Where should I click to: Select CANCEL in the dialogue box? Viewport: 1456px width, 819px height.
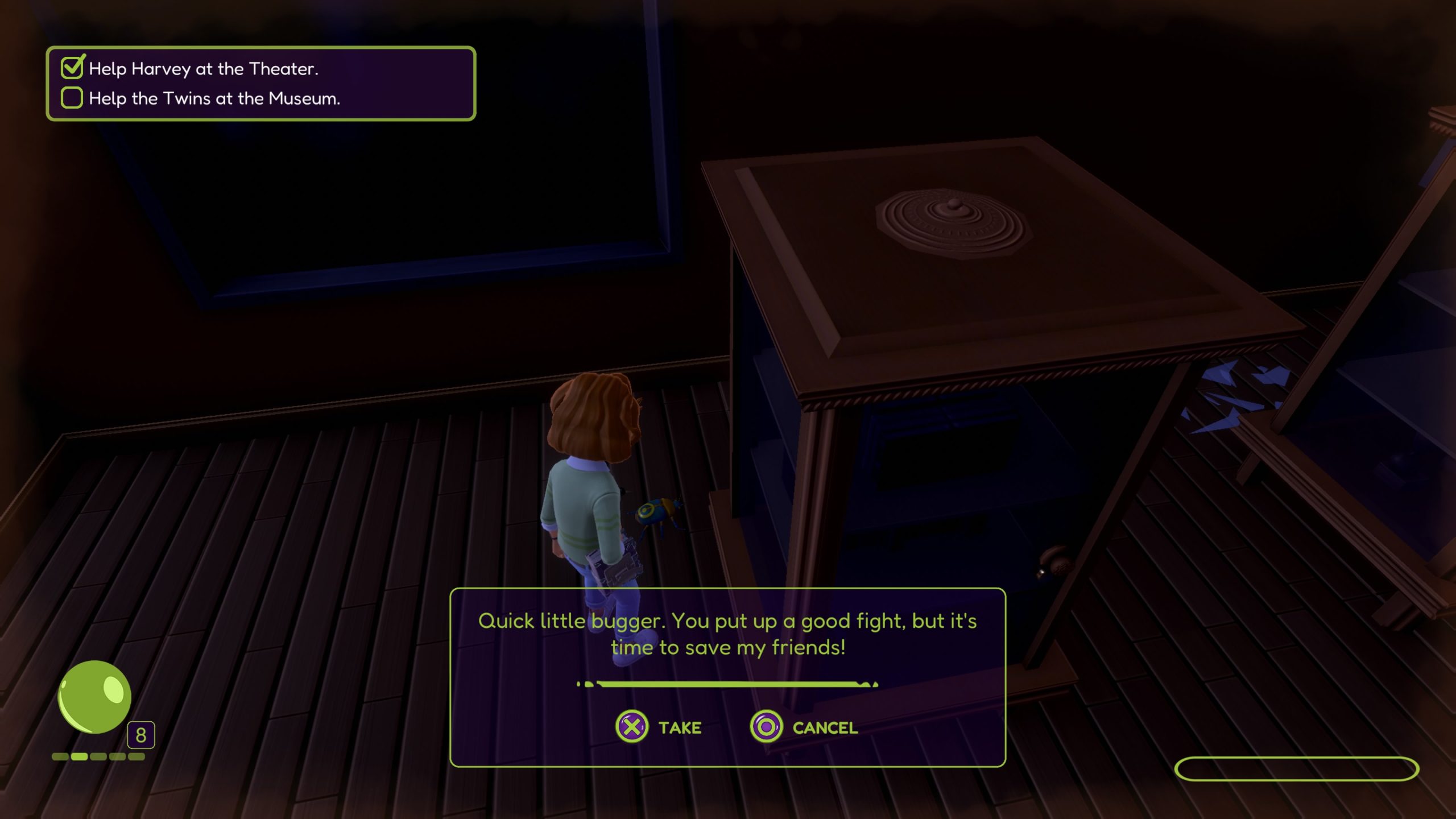coord(804,727)
